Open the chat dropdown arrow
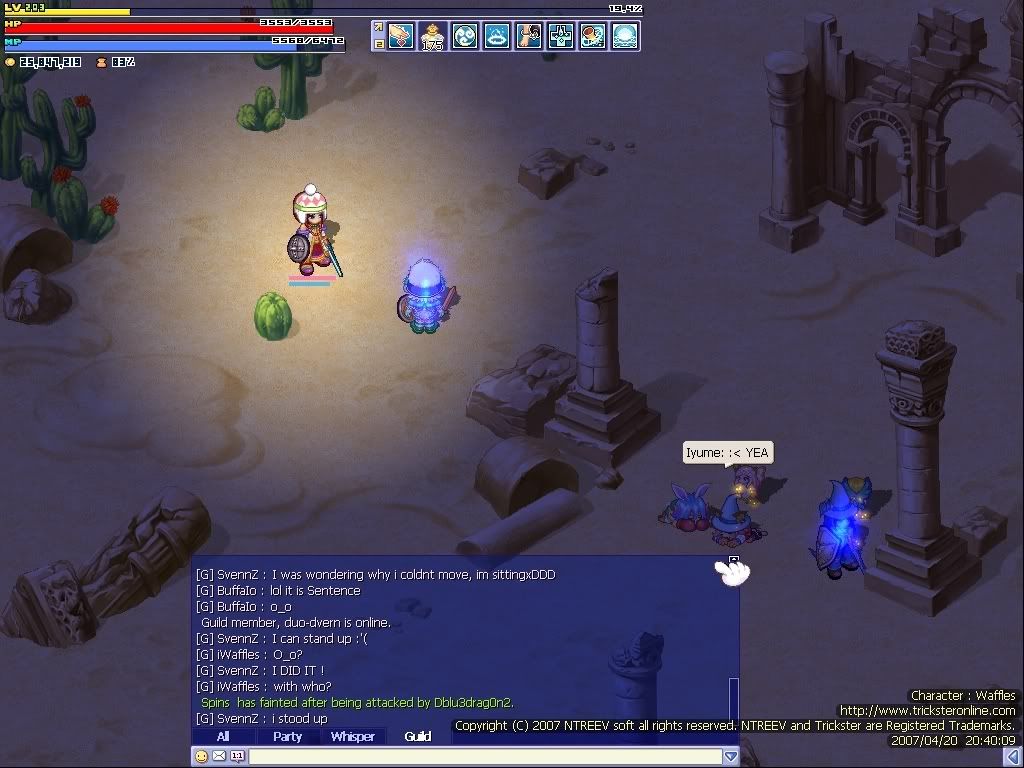This screenshot has width=1024, height=768. click(x=731, y=757)
